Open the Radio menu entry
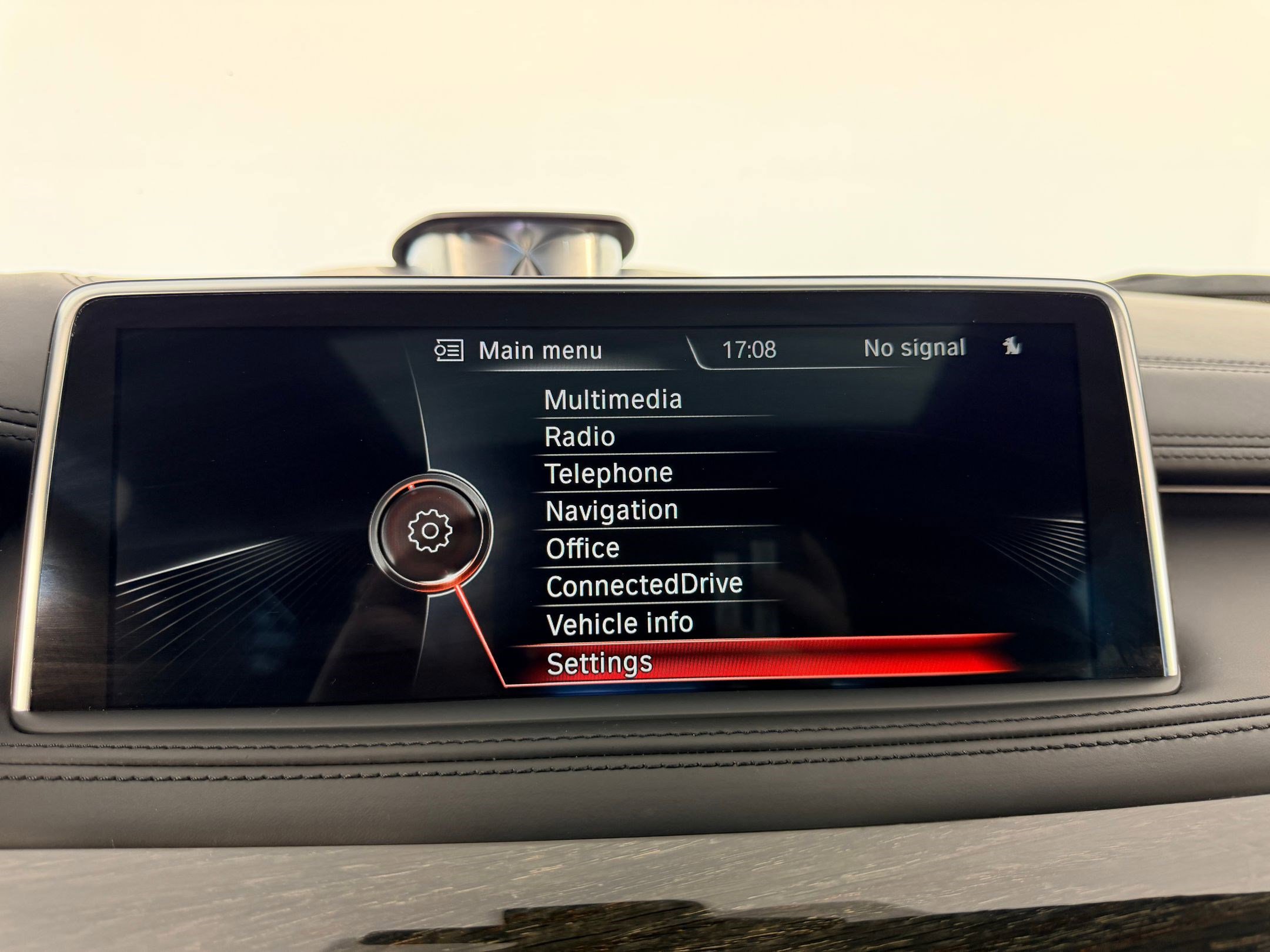The width and height of the screenshot is (1270, 952). 579,436
